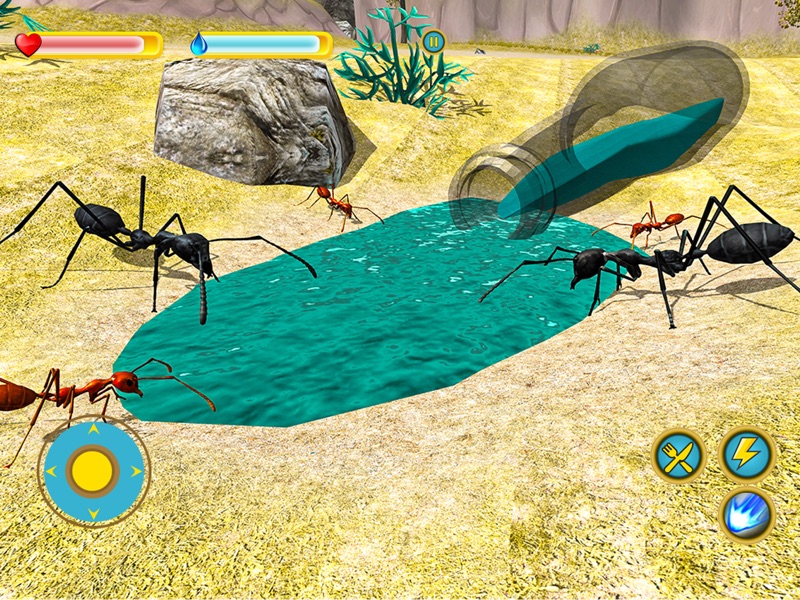Use the blue fireball attack button

(747, 515)
